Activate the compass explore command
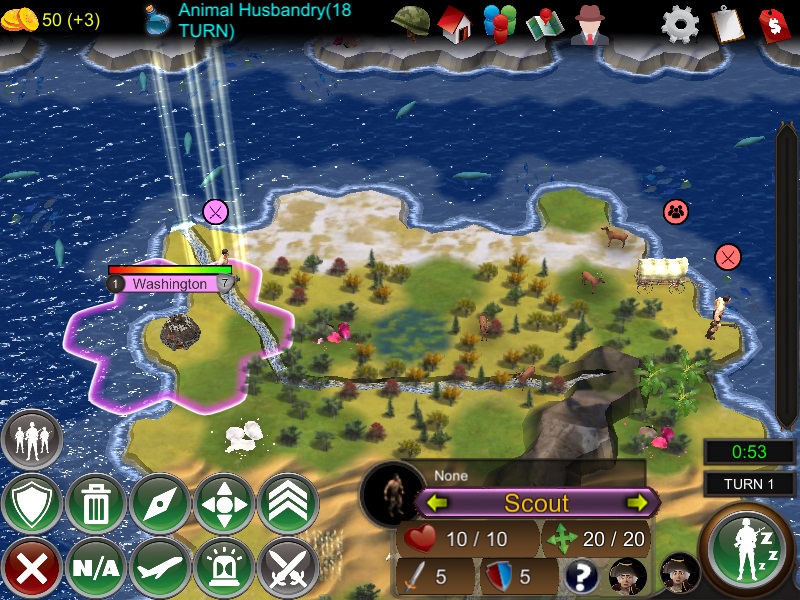 coord(160,504)
